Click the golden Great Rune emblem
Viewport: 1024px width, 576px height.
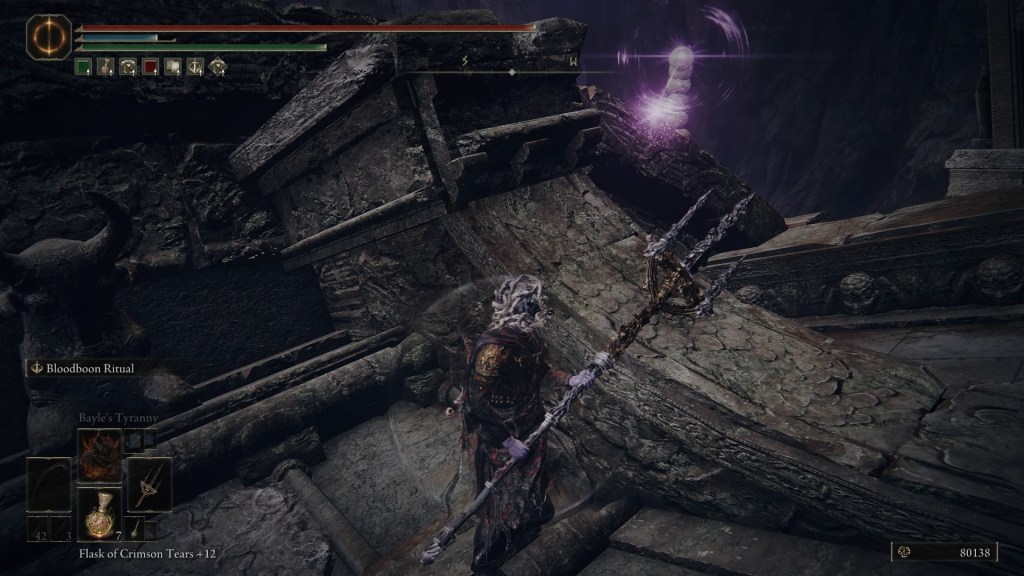(x=43, y=36)
